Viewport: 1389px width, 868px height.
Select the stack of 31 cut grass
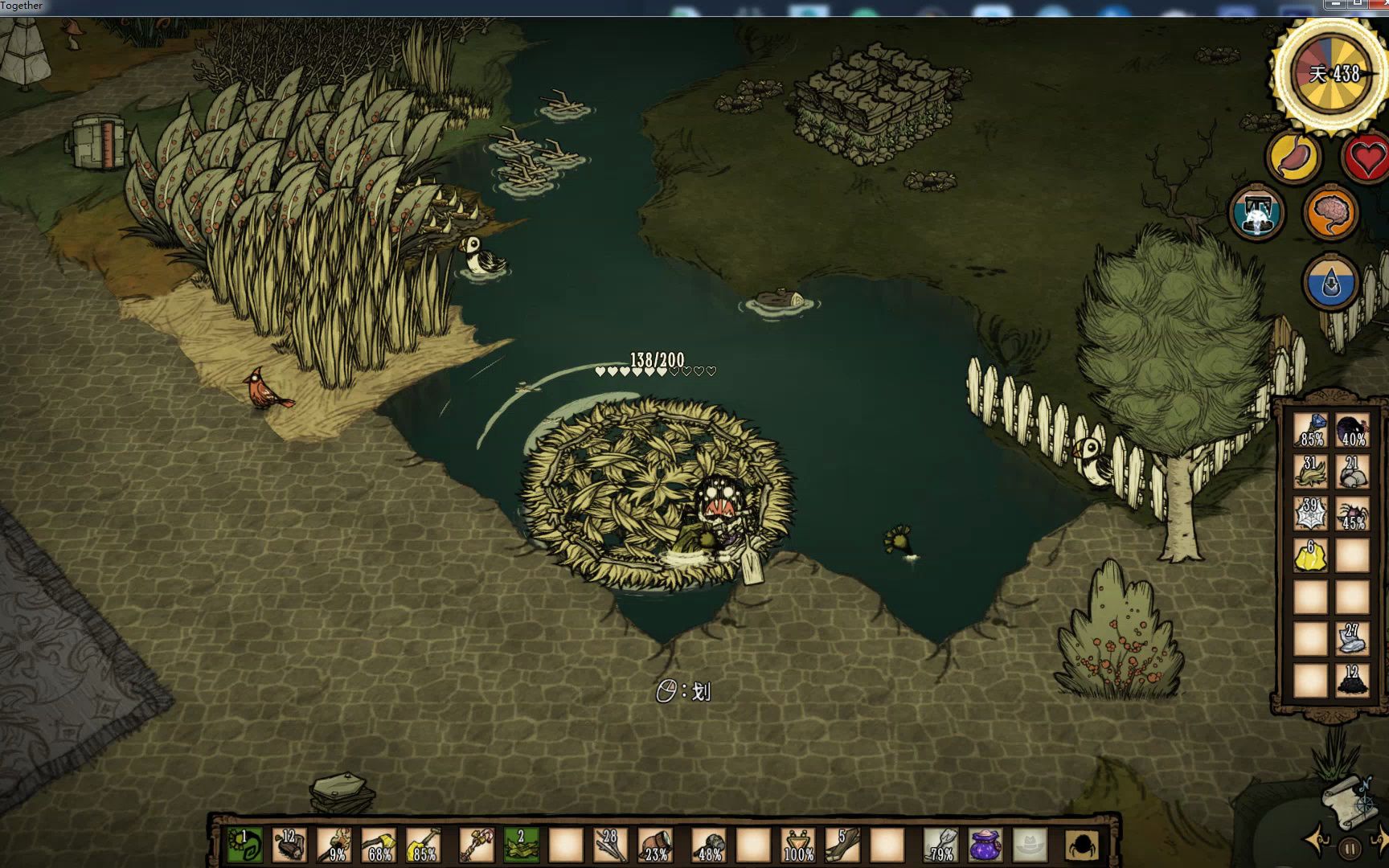[x=1310, y=472]
